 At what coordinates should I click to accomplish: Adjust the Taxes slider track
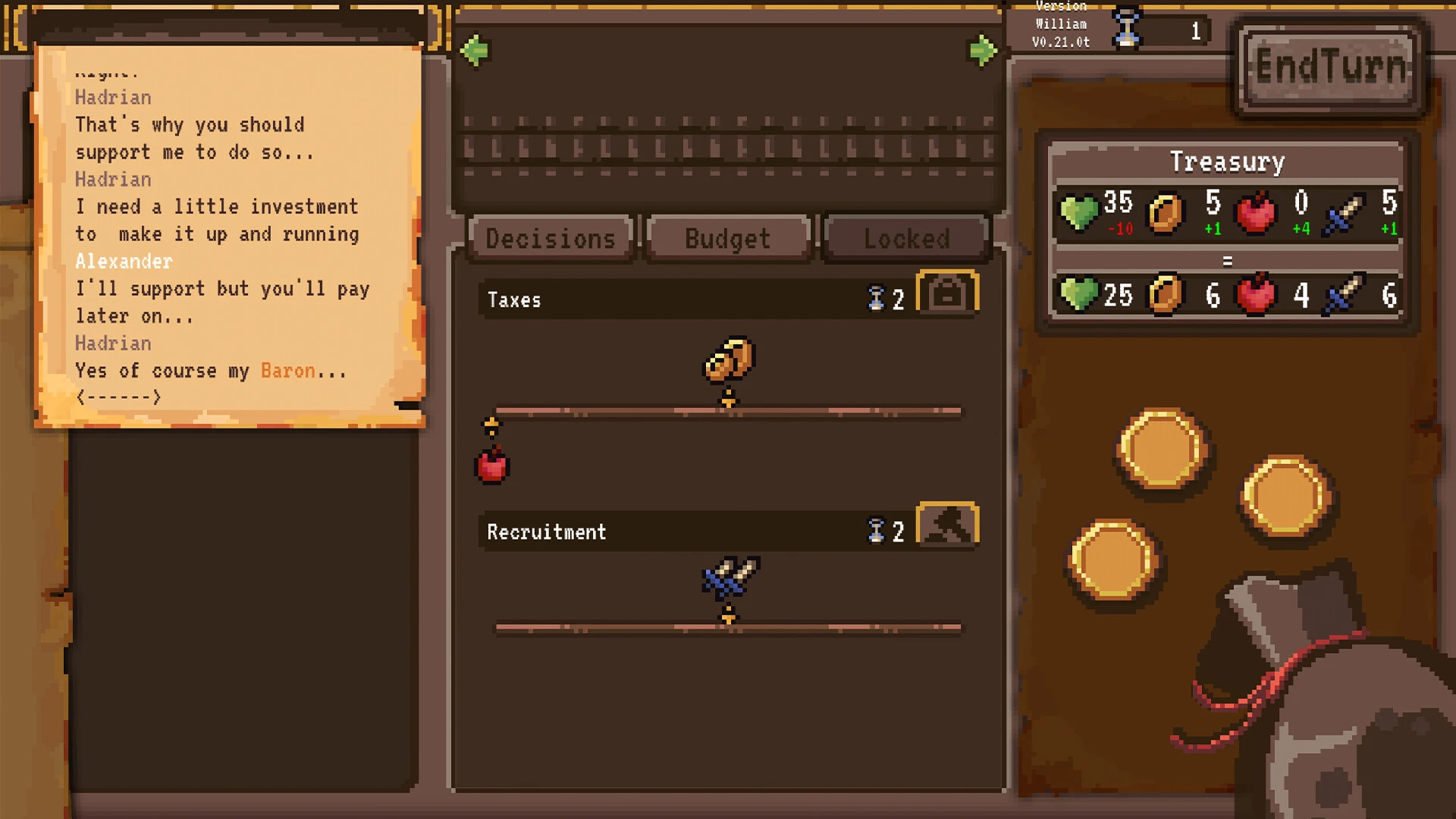pos(728,412)
